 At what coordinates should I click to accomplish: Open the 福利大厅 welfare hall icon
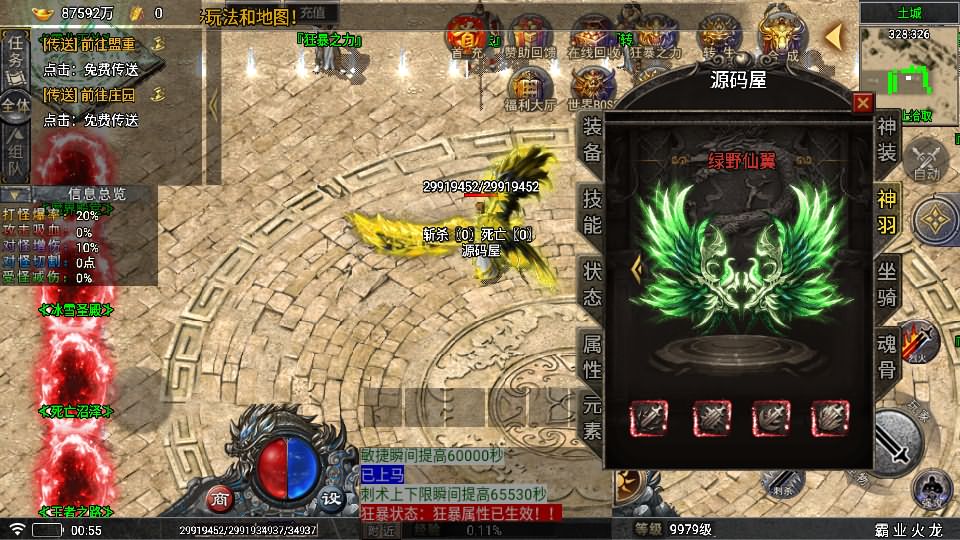[x=530, y=87]
